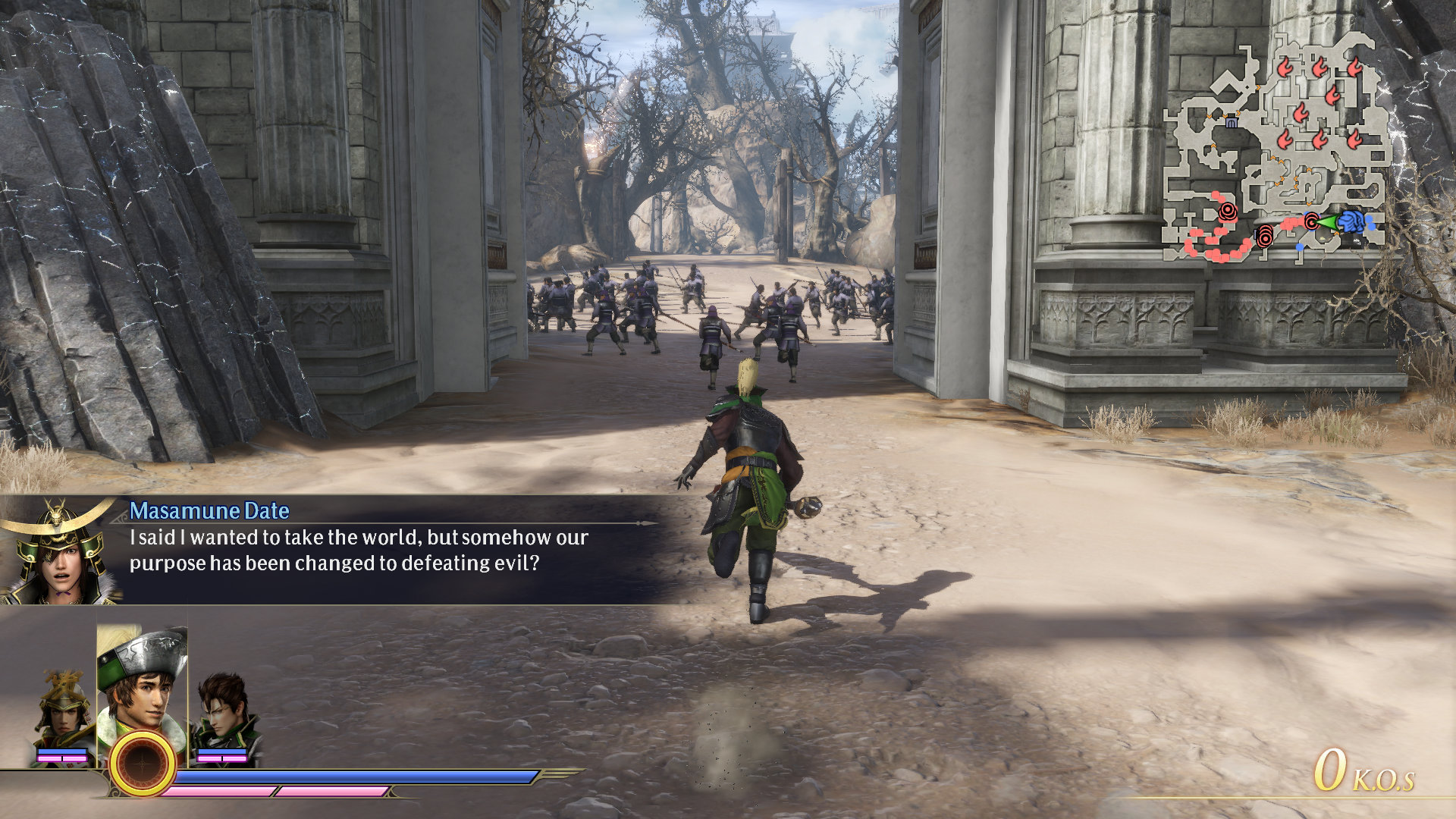Click the cluster of blue ally markers on the minimap

coord(1353,223)
